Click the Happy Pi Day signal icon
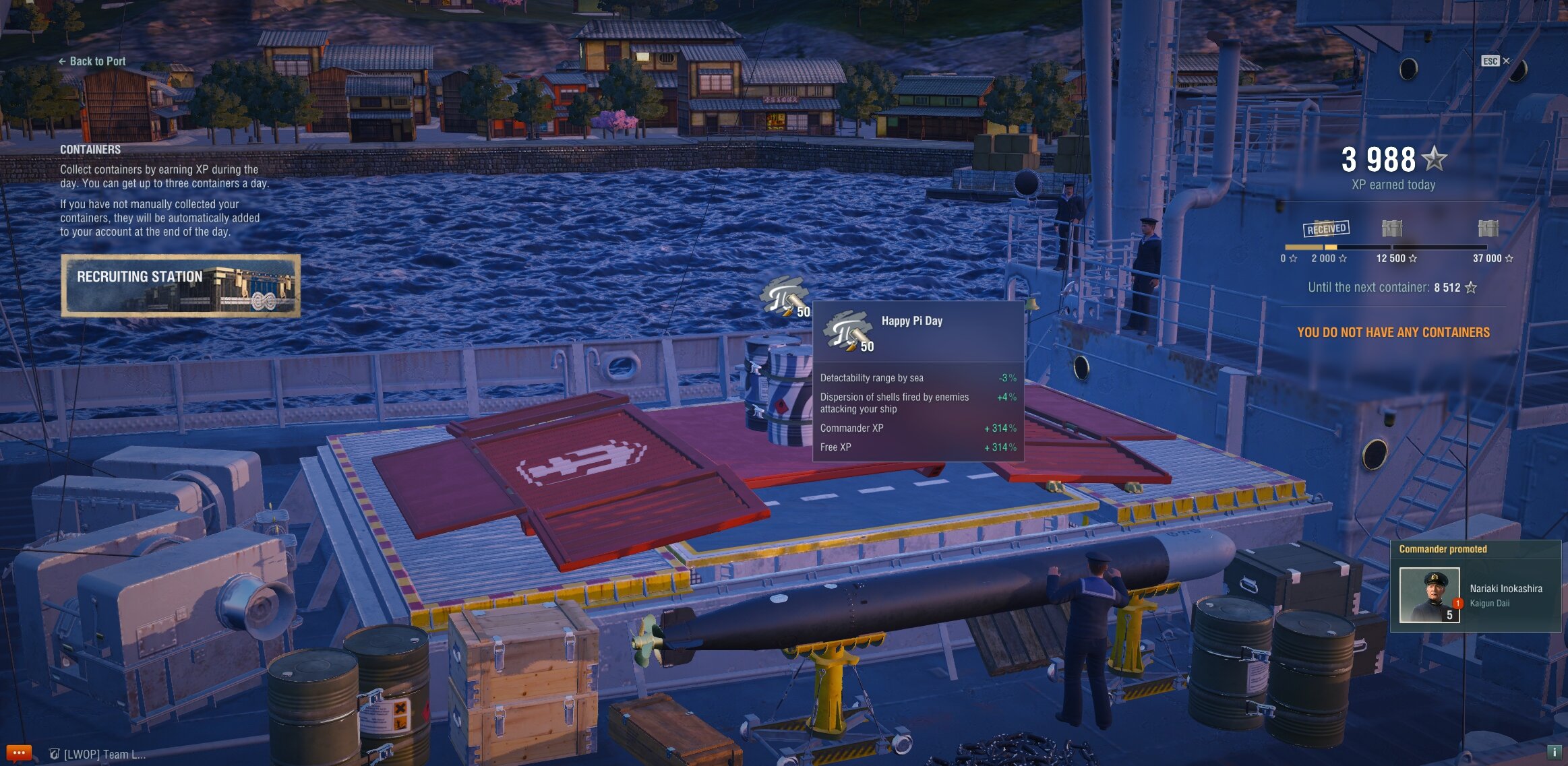 pyautogui.click(x=783, y=297)
